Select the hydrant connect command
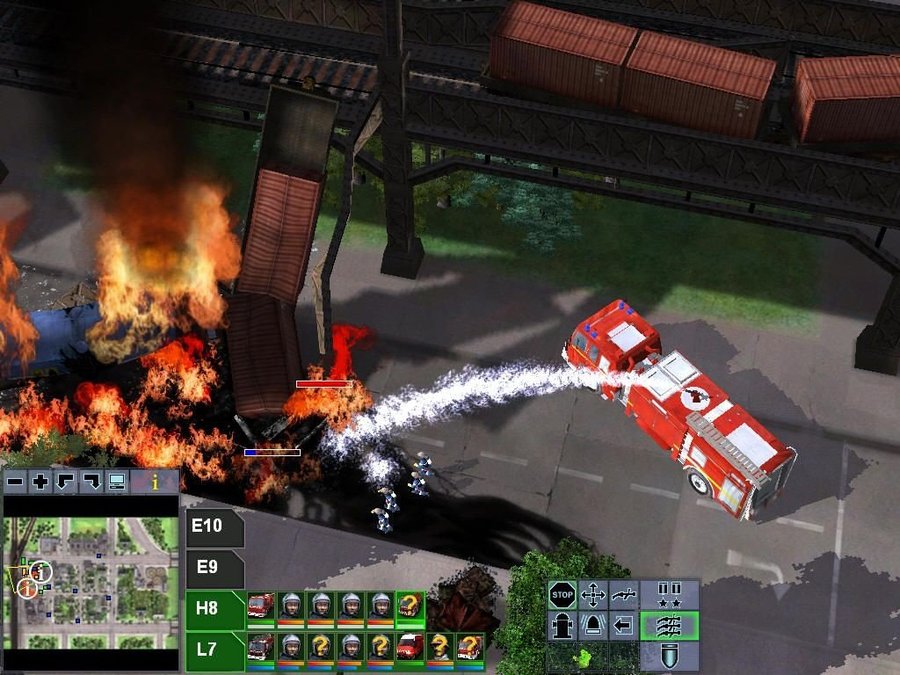The image size is (900, 675). pyautogui.click(x=562, y=627)
